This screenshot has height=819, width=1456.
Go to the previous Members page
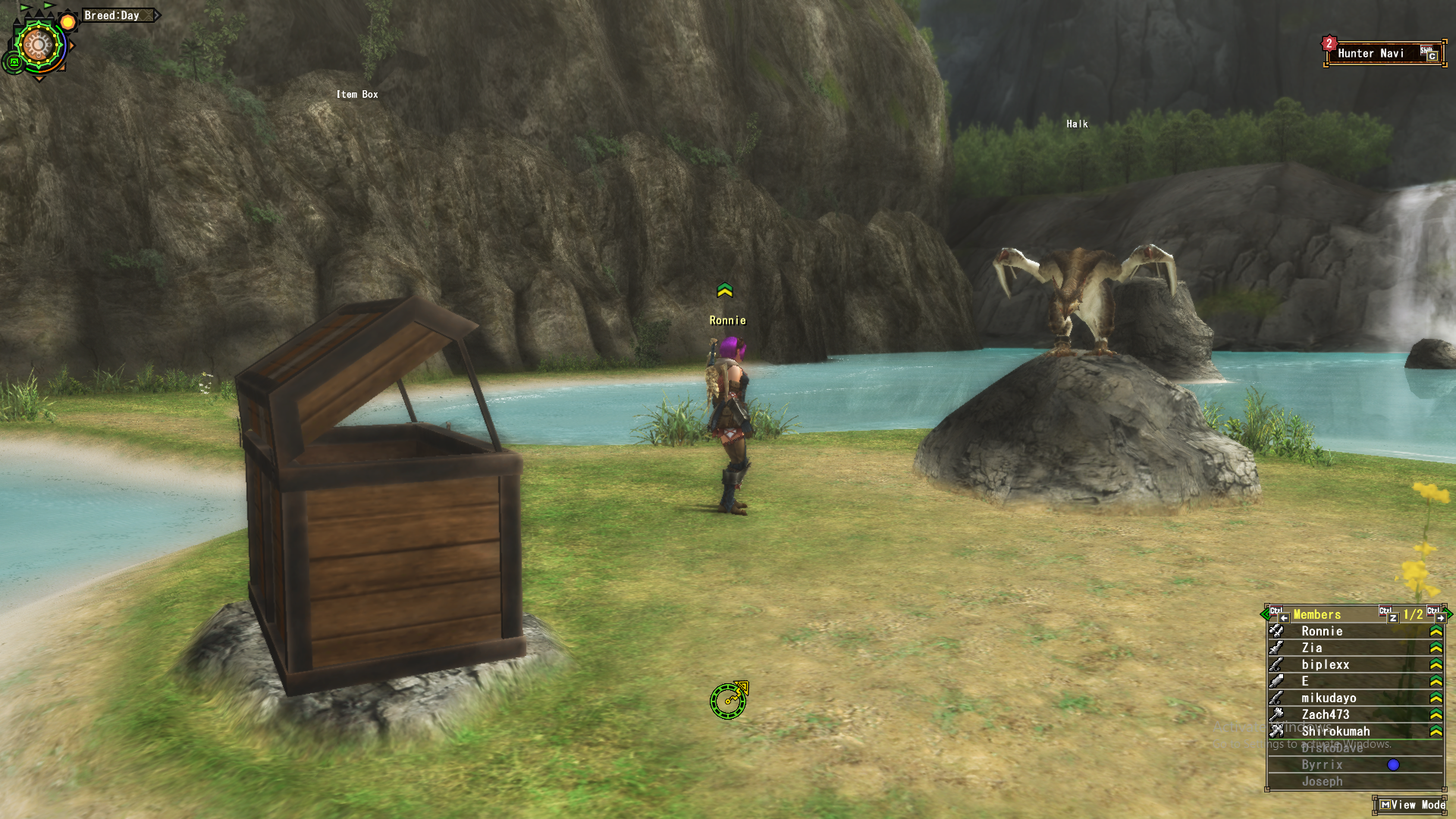pyautogui.click(x=1282, y=616)
